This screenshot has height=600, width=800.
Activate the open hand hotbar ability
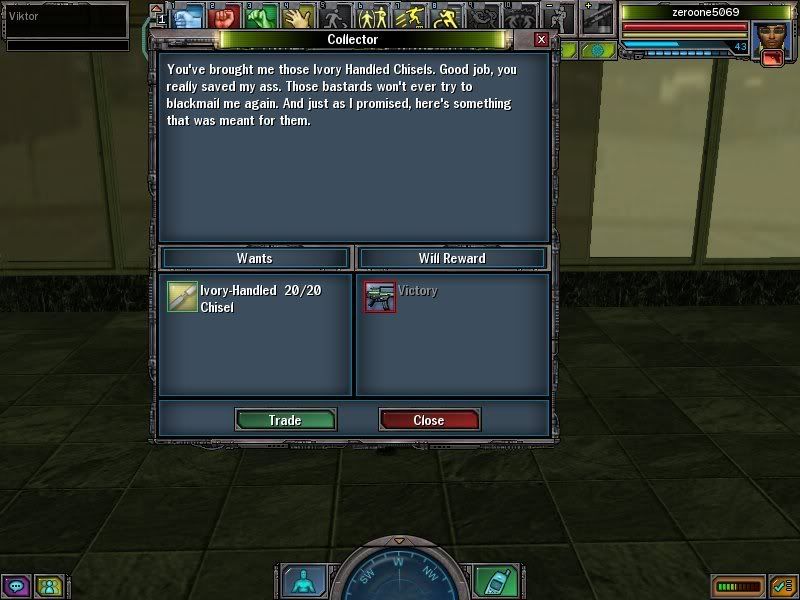tap(300, 16)
